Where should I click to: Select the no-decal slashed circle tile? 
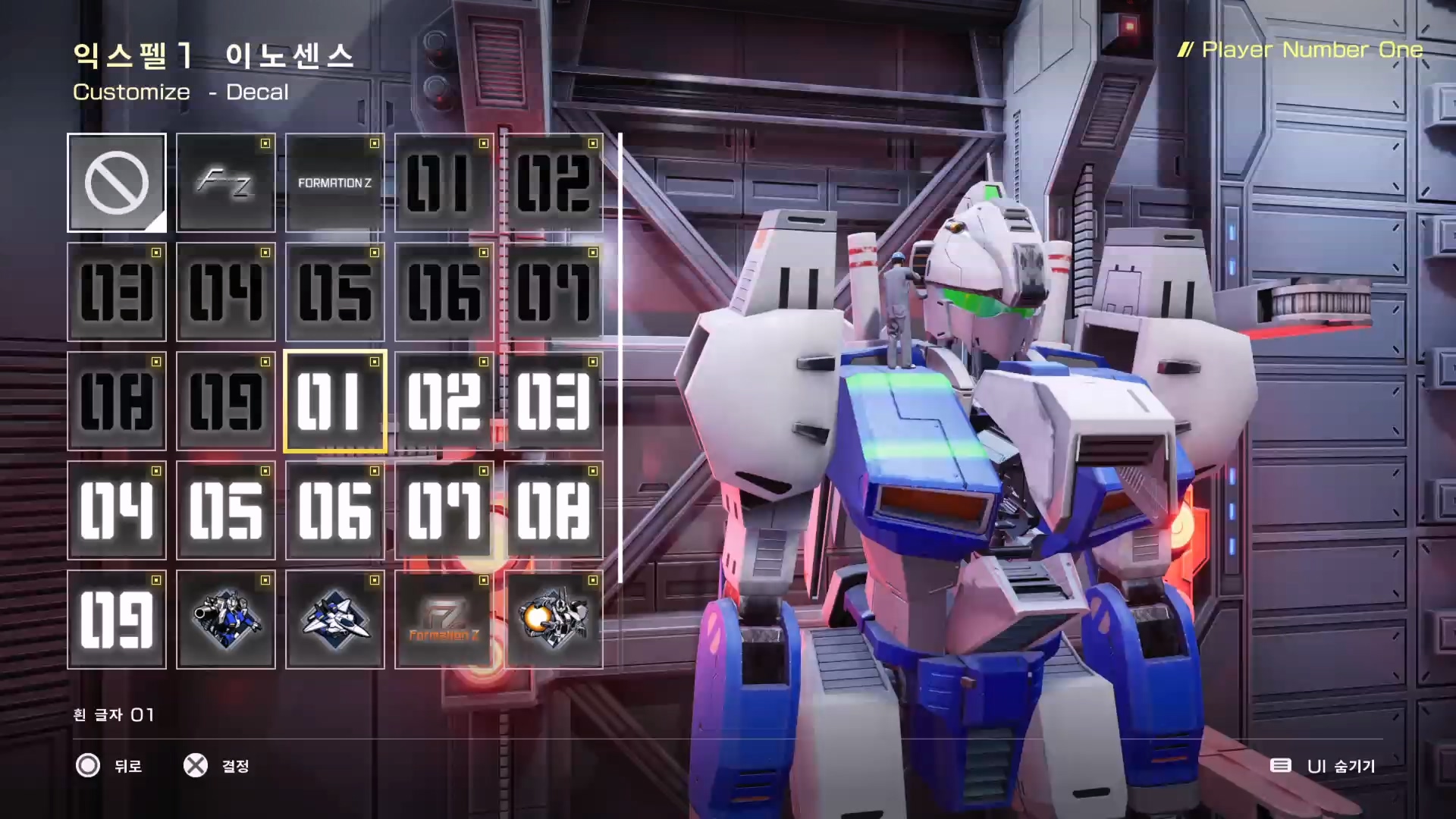(117, 183)
